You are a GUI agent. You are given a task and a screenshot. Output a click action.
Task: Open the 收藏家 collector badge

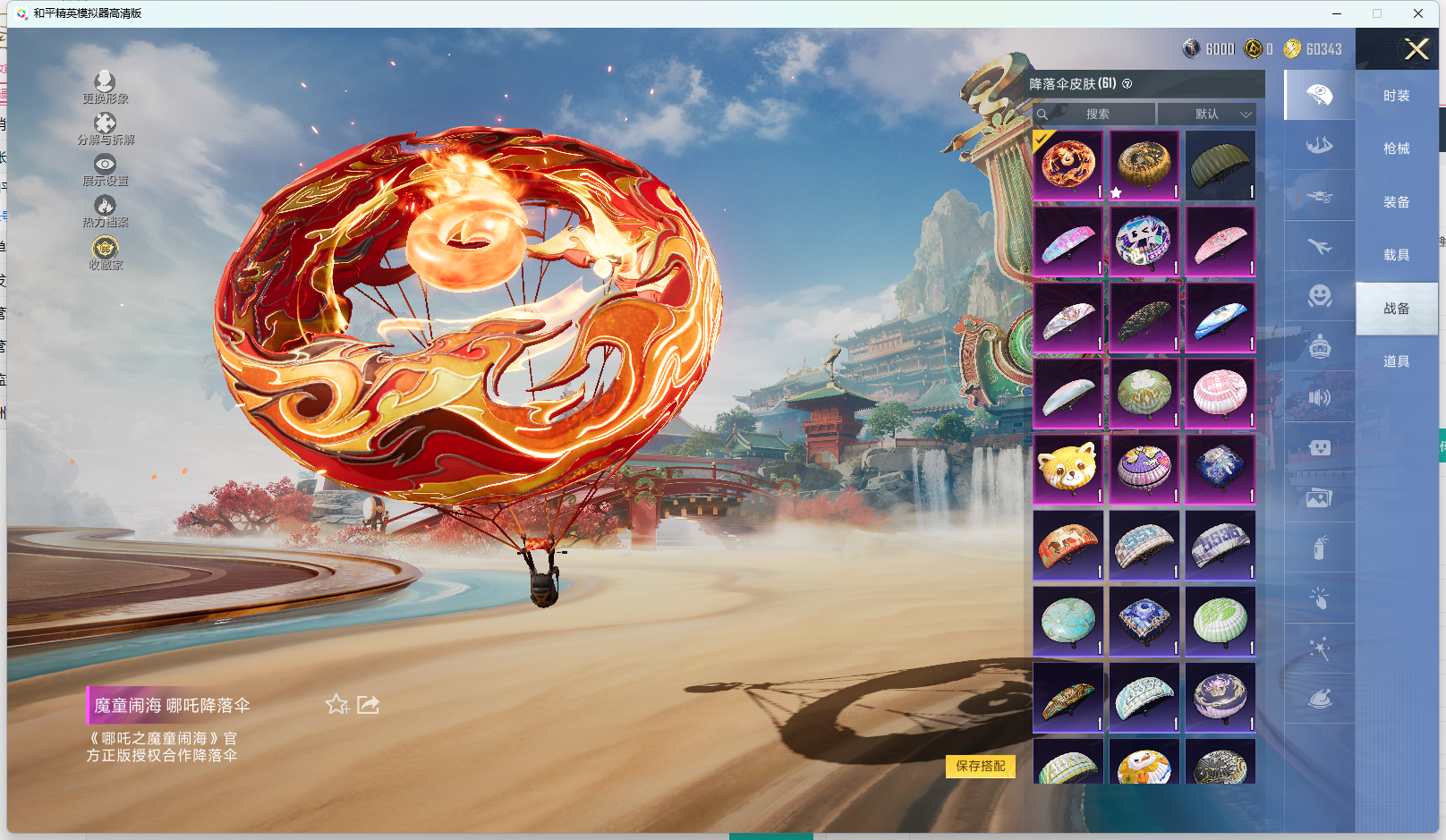click(105, 251)
